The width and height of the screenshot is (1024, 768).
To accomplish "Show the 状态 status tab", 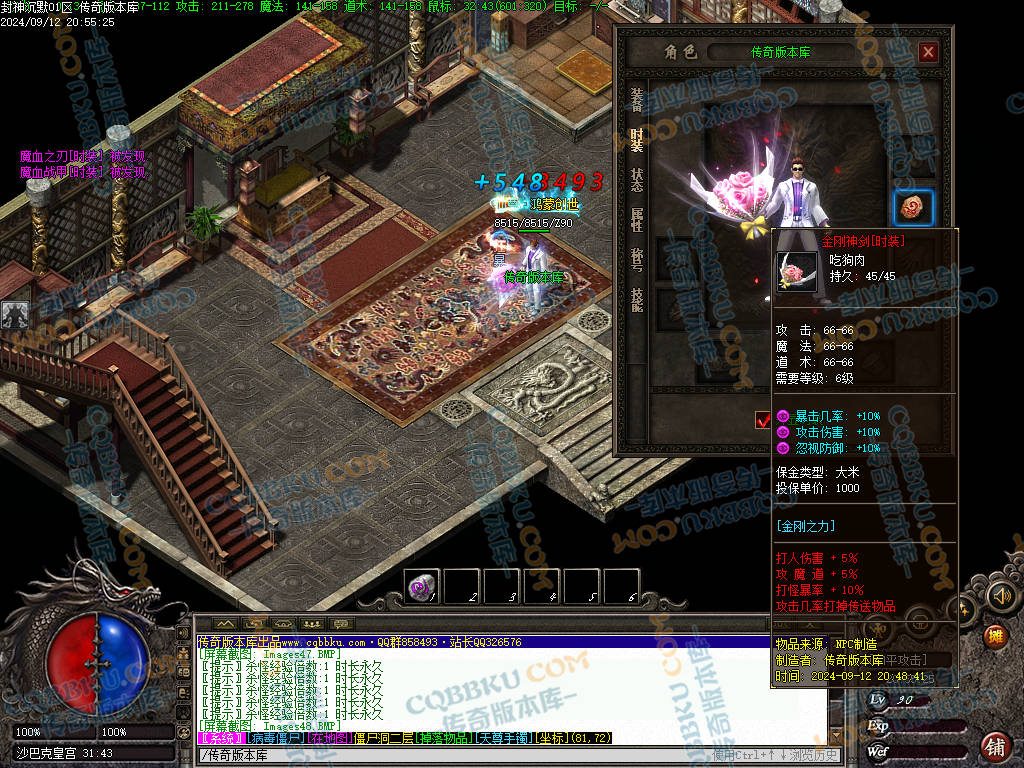I will coord(636,180).
